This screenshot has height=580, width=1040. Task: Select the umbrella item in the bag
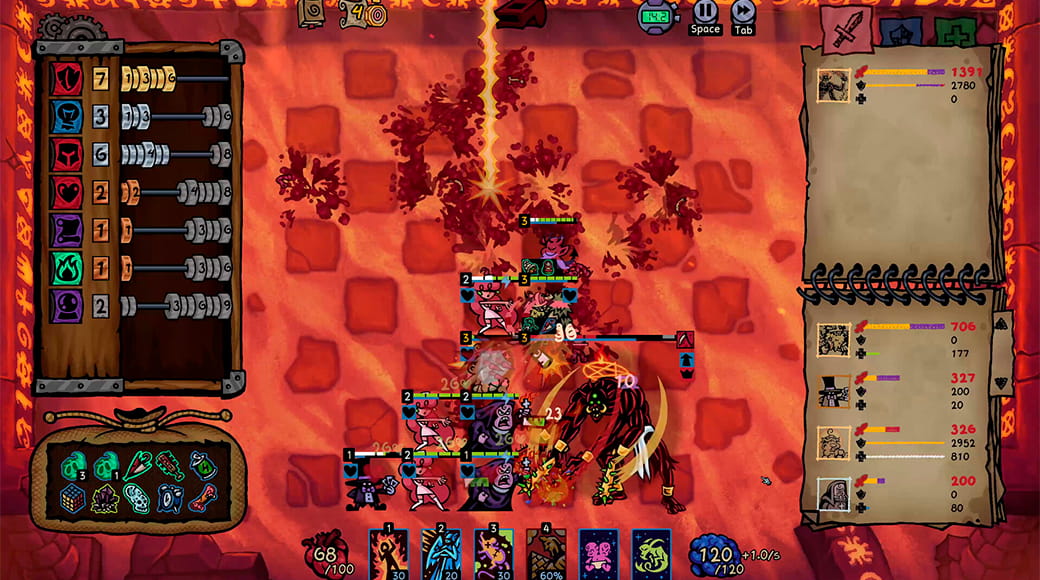click(138, 465)
